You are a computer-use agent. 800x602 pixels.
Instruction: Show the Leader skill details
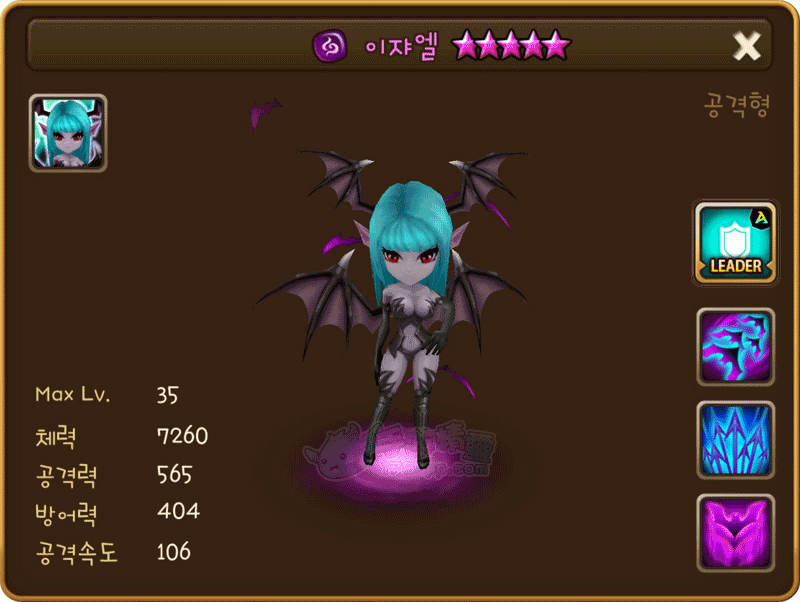point(735,243)
